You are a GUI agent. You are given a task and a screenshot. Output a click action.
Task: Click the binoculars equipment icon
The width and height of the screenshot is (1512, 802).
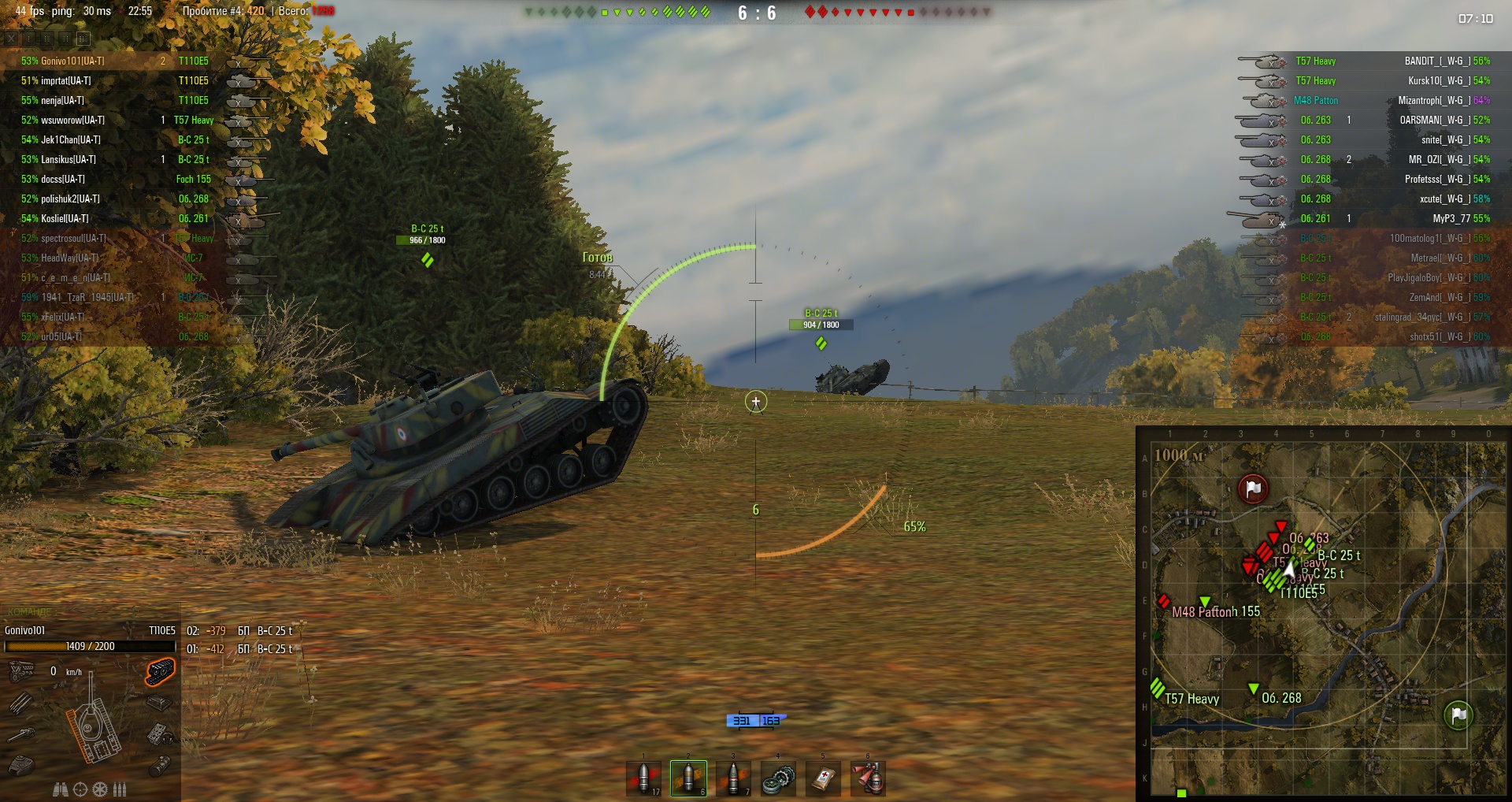(61, 789)
